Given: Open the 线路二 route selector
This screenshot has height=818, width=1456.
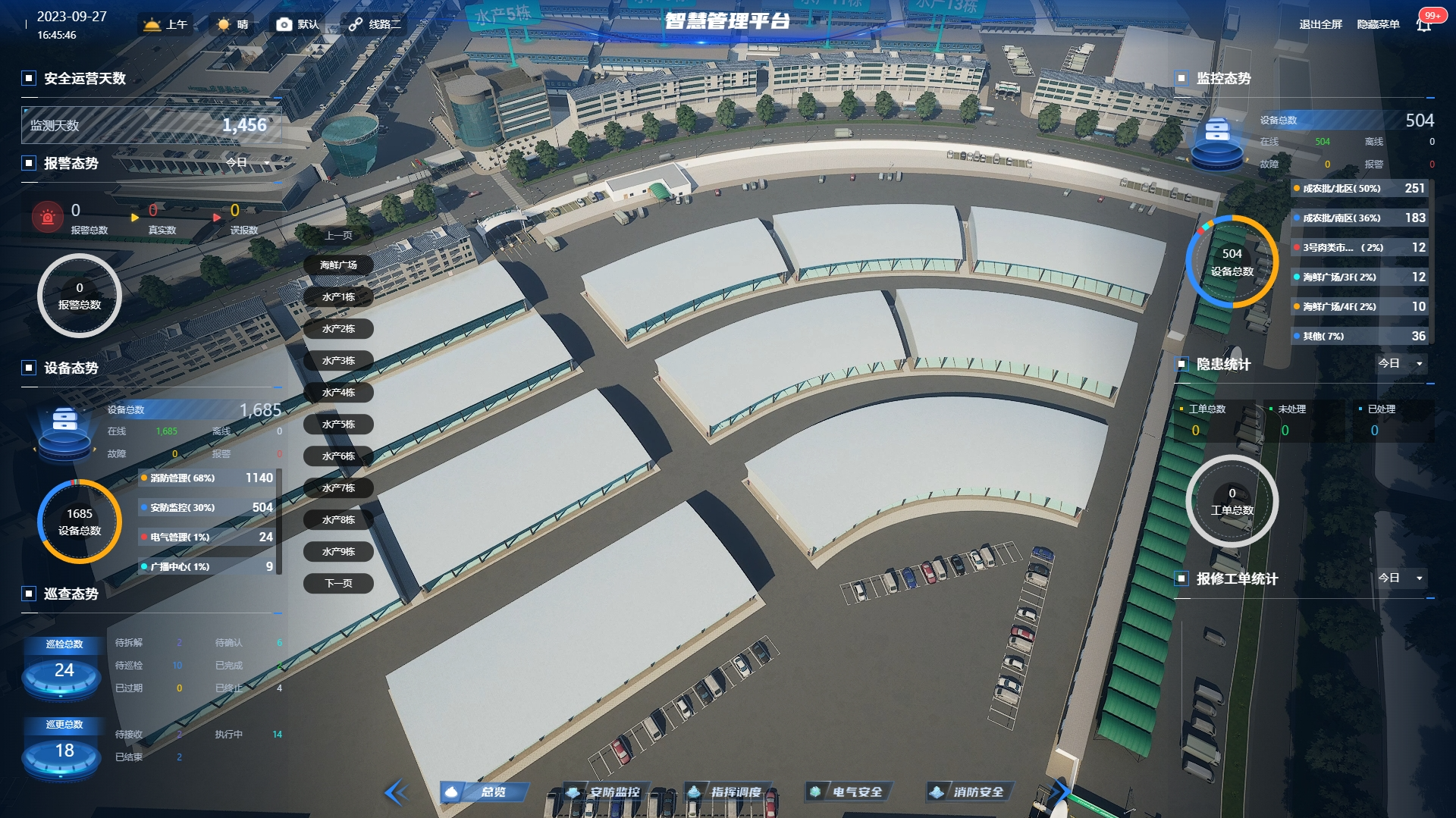Looking at the screenshot, I should [x=375, y=24].
